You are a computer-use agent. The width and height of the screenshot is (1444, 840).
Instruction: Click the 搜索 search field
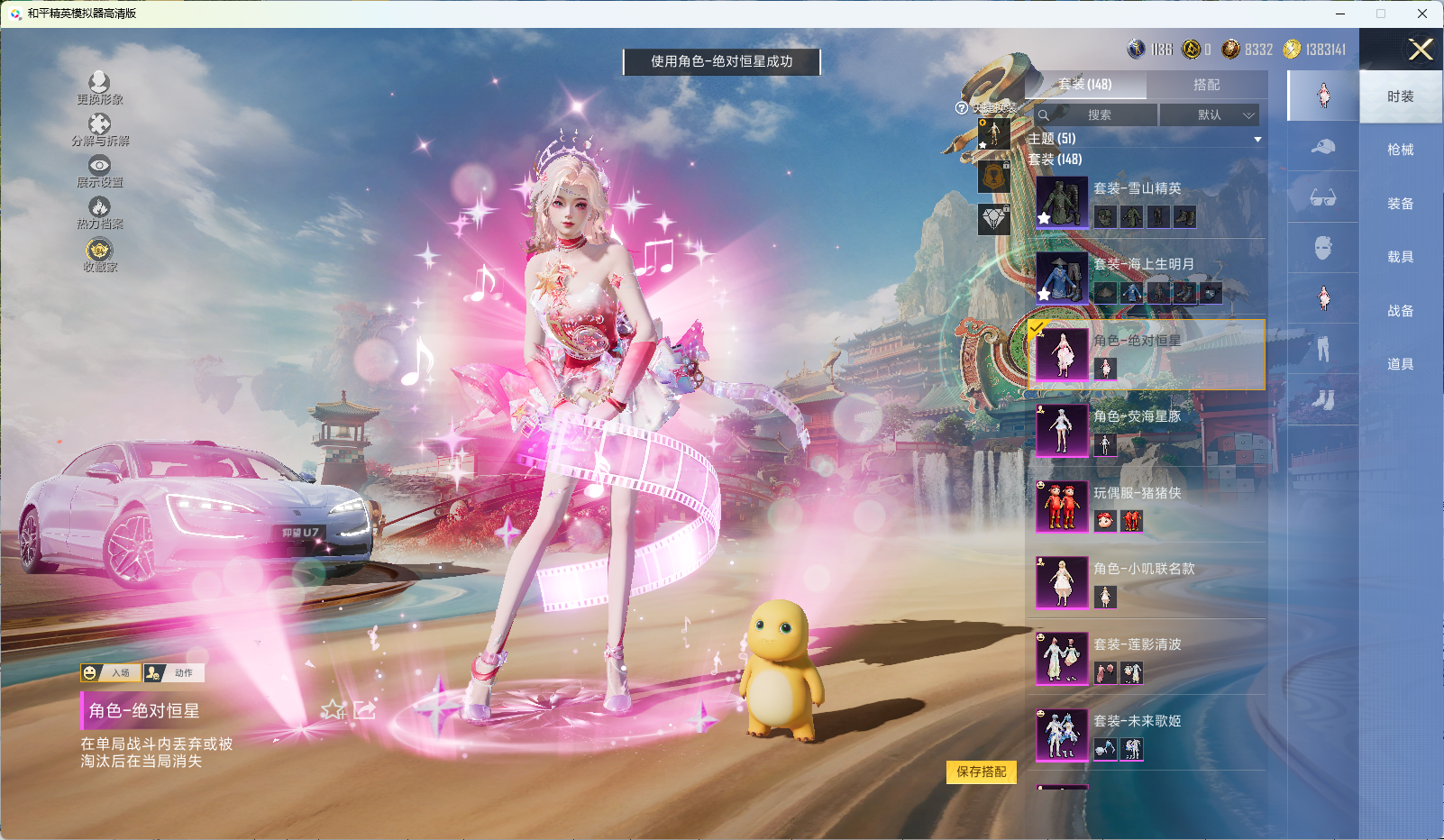pyautogui.click(x=1097, y=115)
